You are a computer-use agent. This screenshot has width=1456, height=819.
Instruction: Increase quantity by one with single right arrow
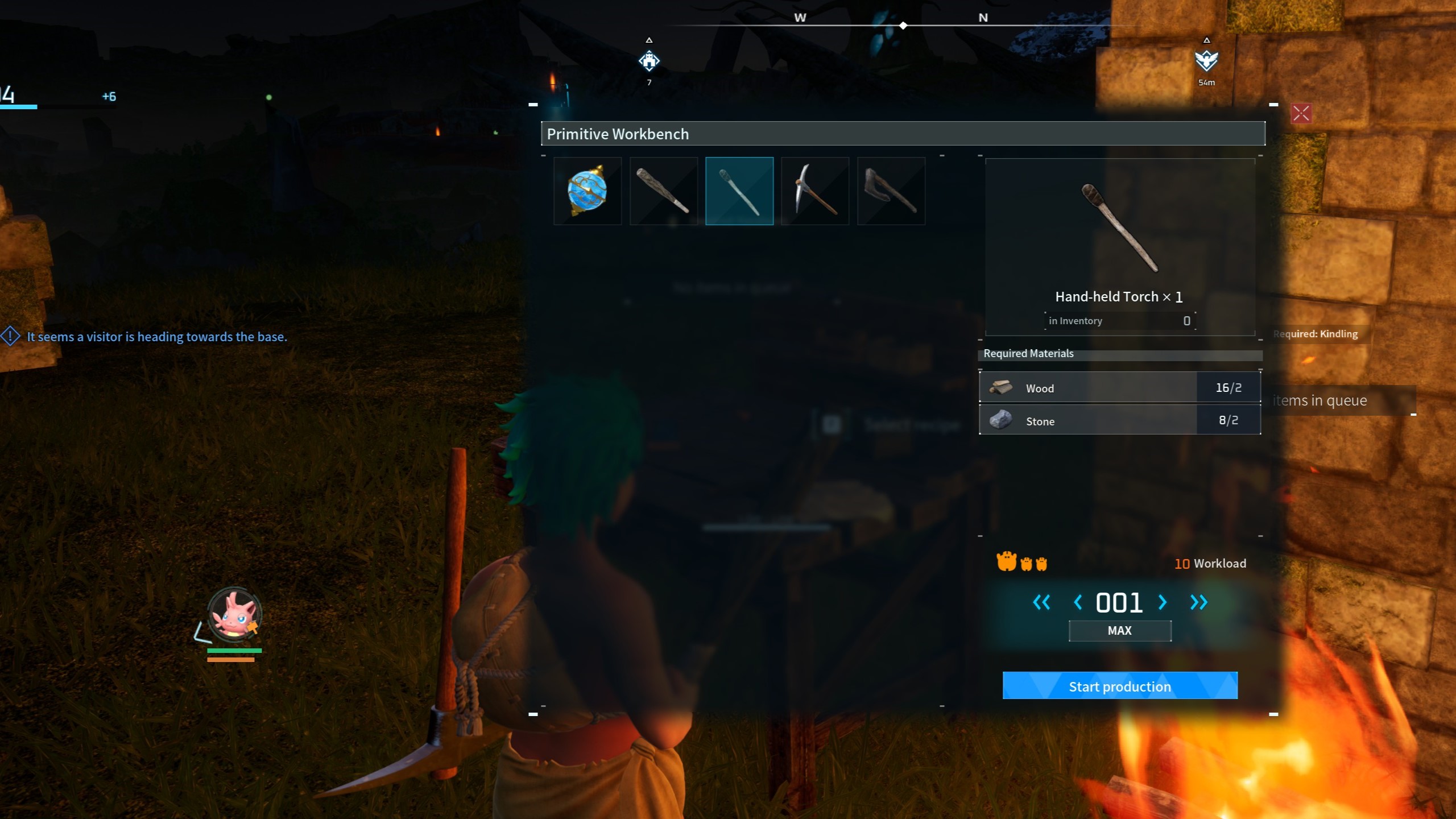(x=1163, y=602)
